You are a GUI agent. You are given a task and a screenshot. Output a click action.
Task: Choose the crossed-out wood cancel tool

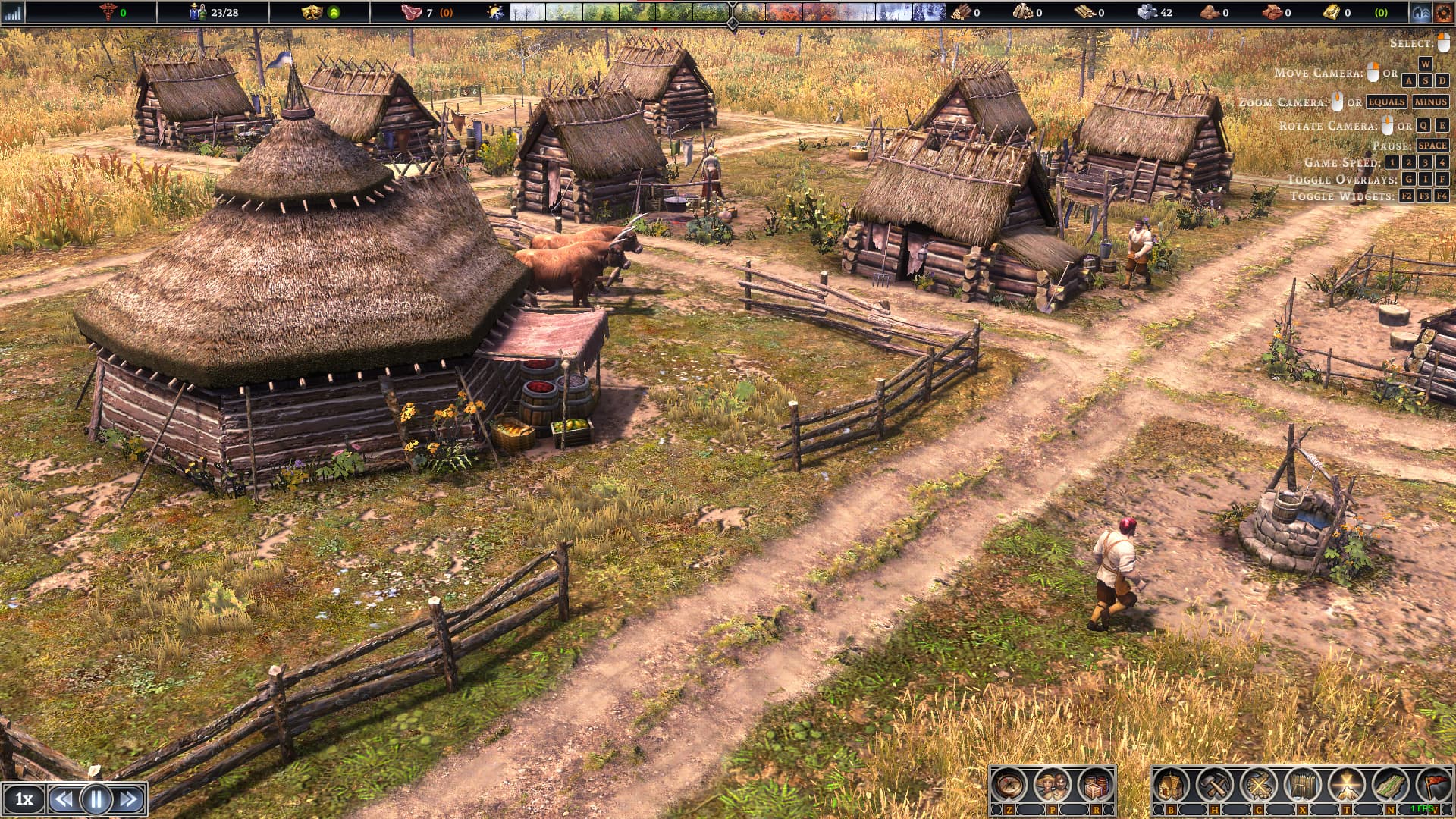[x=1259, y=786]
